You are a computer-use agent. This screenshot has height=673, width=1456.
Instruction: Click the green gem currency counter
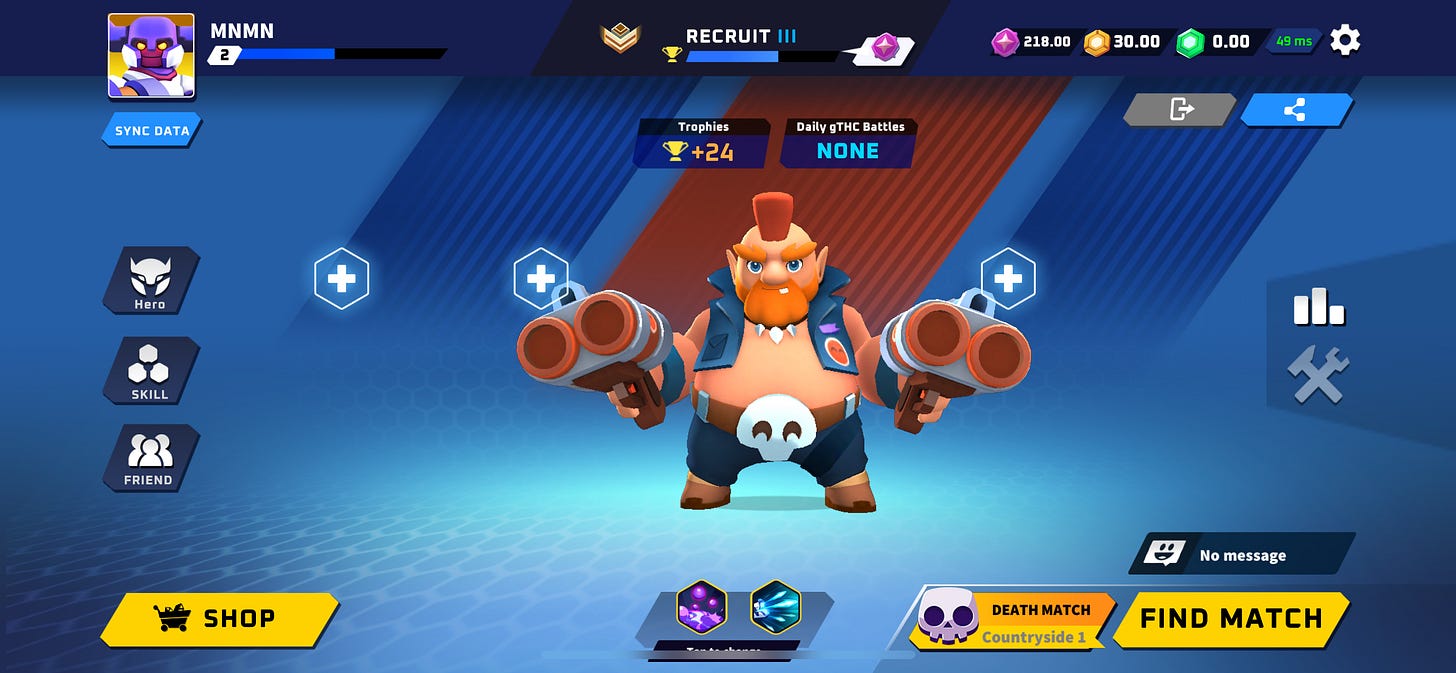coord(1214,42)
